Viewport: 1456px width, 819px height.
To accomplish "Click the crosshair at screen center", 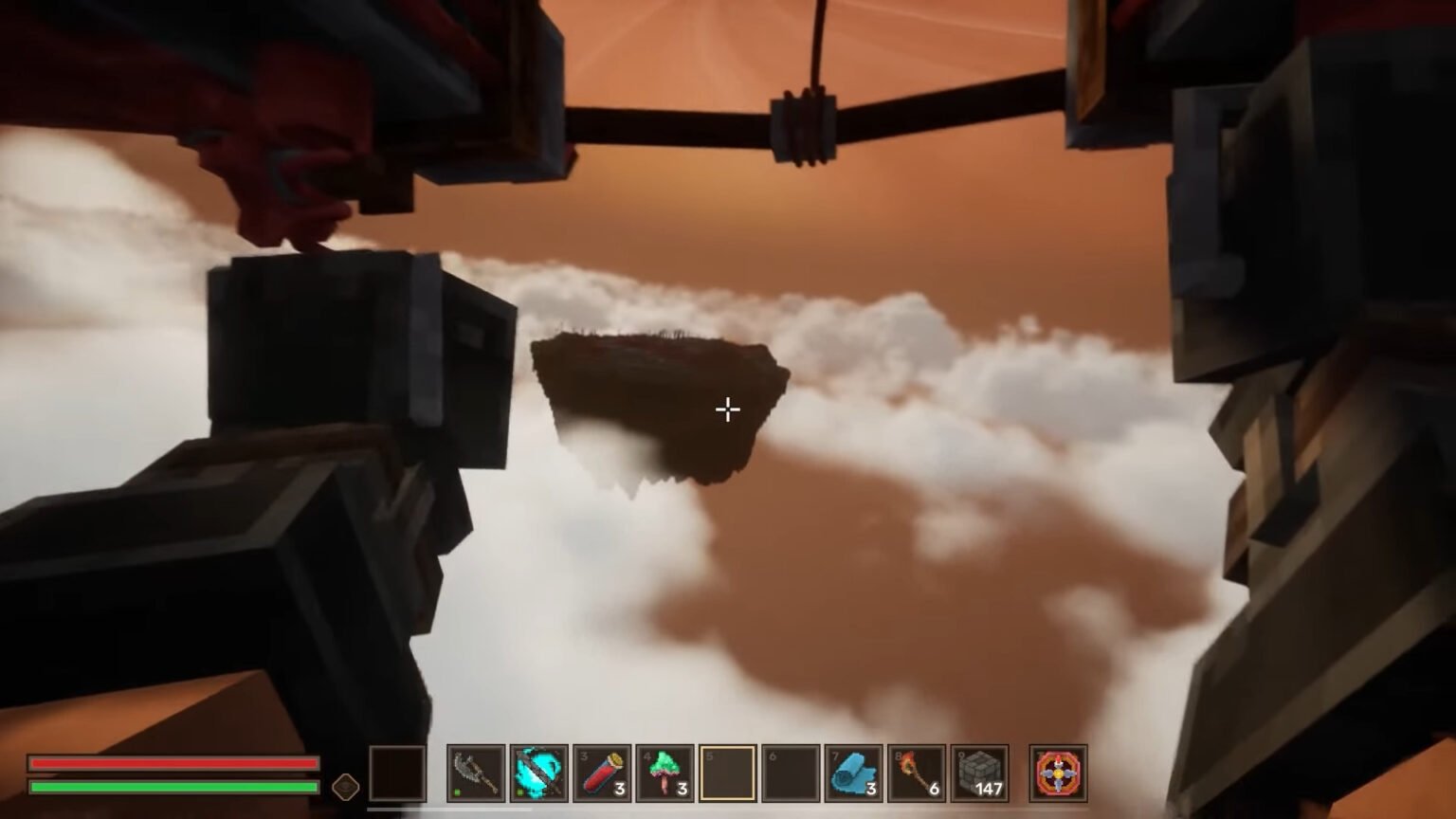I will (728, 409).
